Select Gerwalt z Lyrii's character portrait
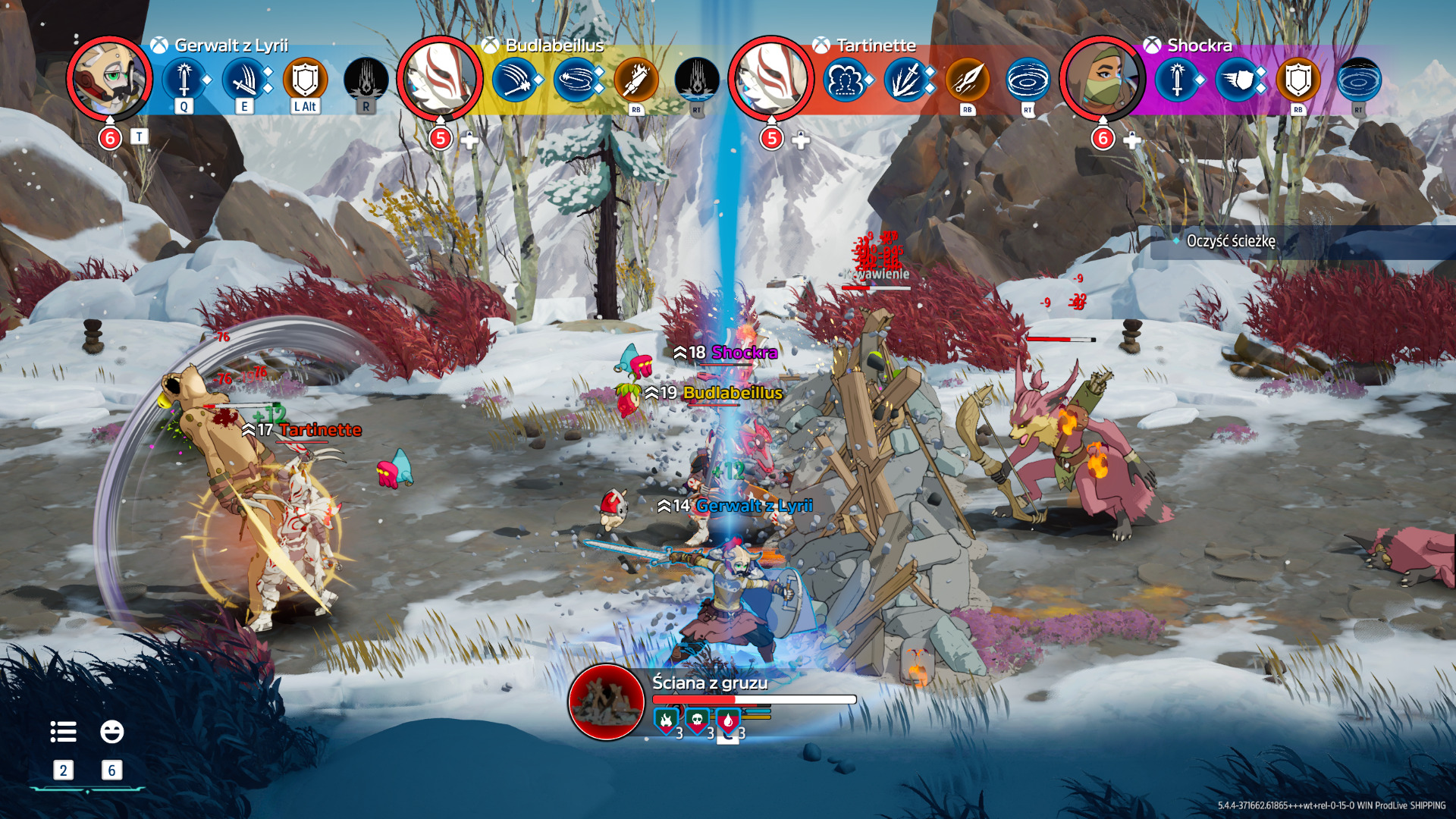The image size is (1456, 819). click(x=109, y=78)
